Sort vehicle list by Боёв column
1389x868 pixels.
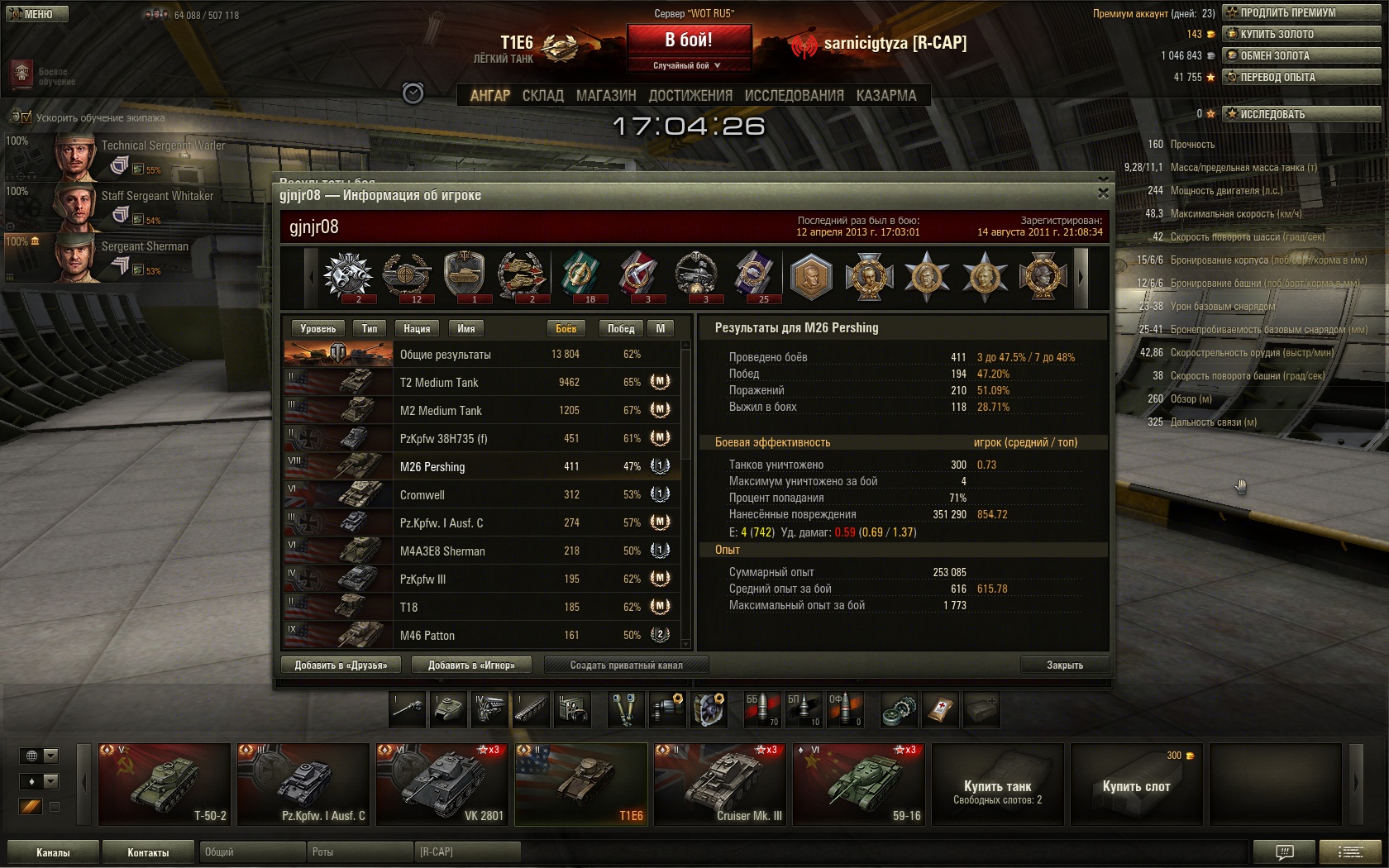pos(566,328)
